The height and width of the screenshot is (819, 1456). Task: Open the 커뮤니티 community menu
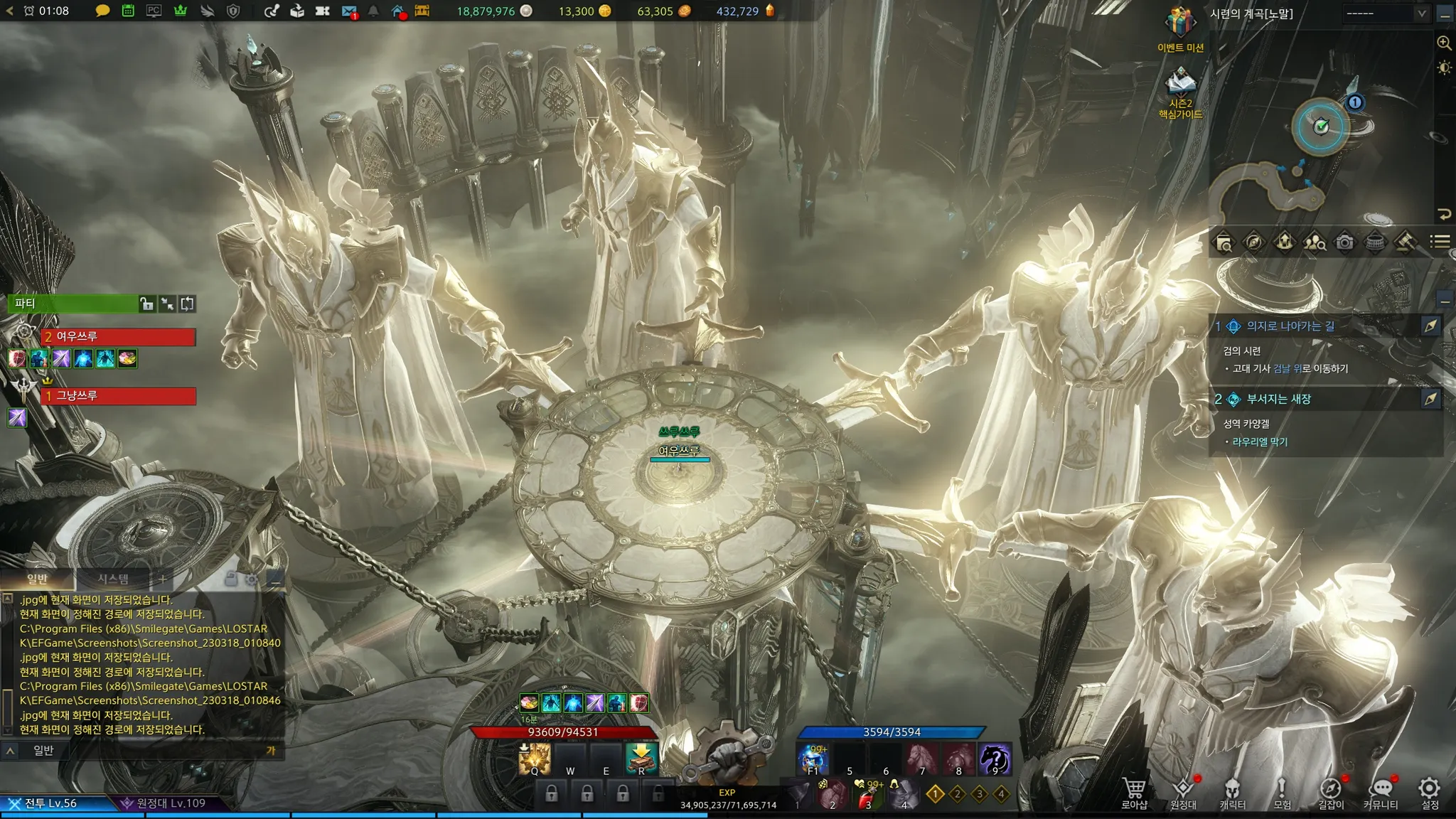(x=1381, y=792)
